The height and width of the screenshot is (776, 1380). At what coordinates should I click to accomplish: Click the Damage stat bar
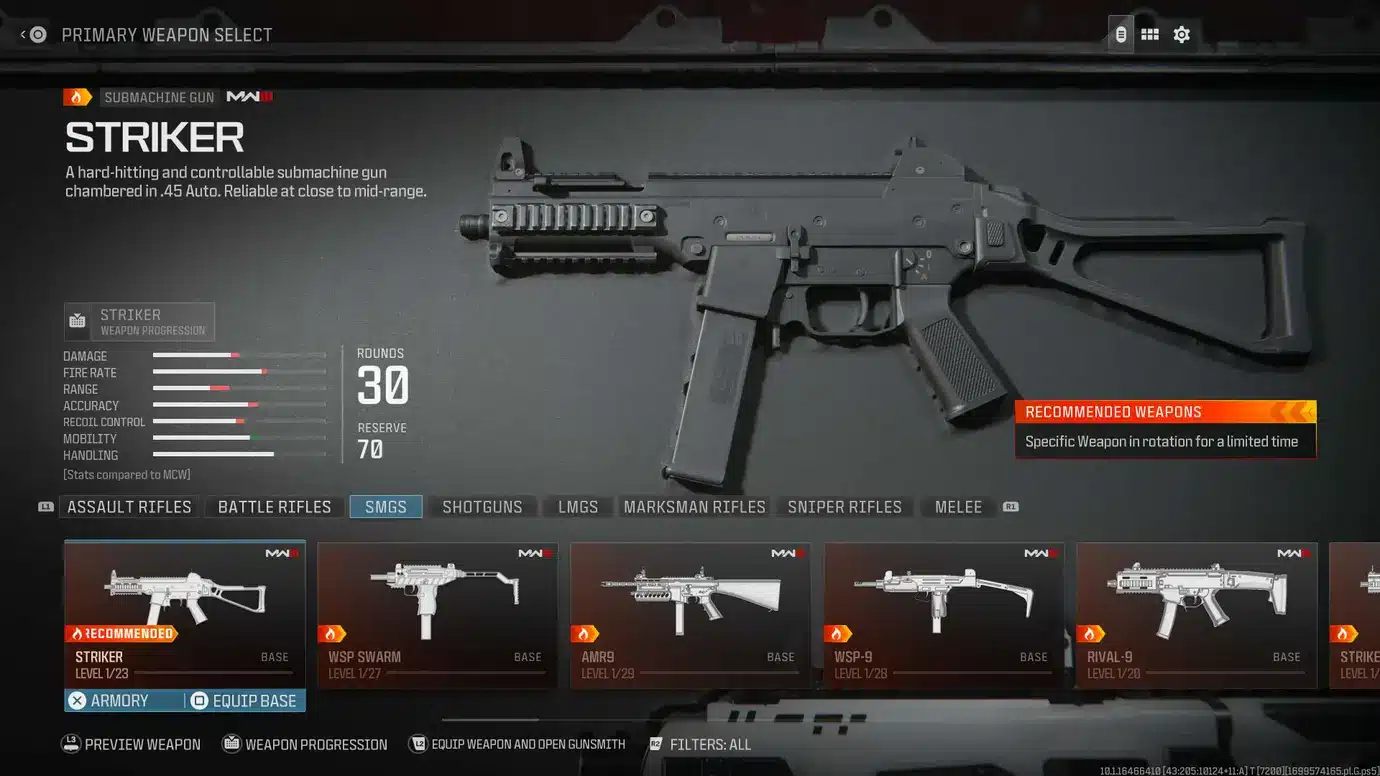click(x=240, y=356)
